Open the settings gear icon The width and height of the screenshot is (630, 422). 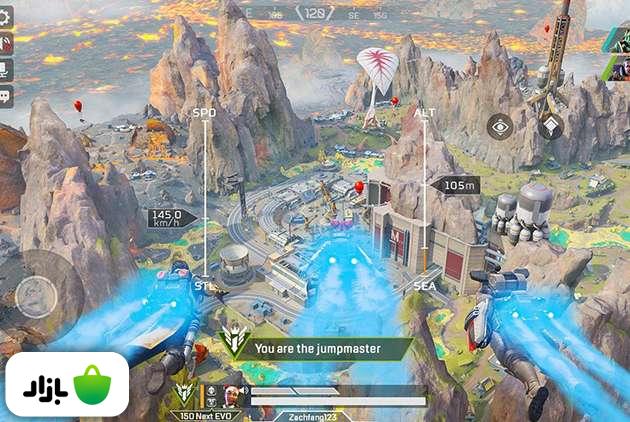tap(6, 17)
